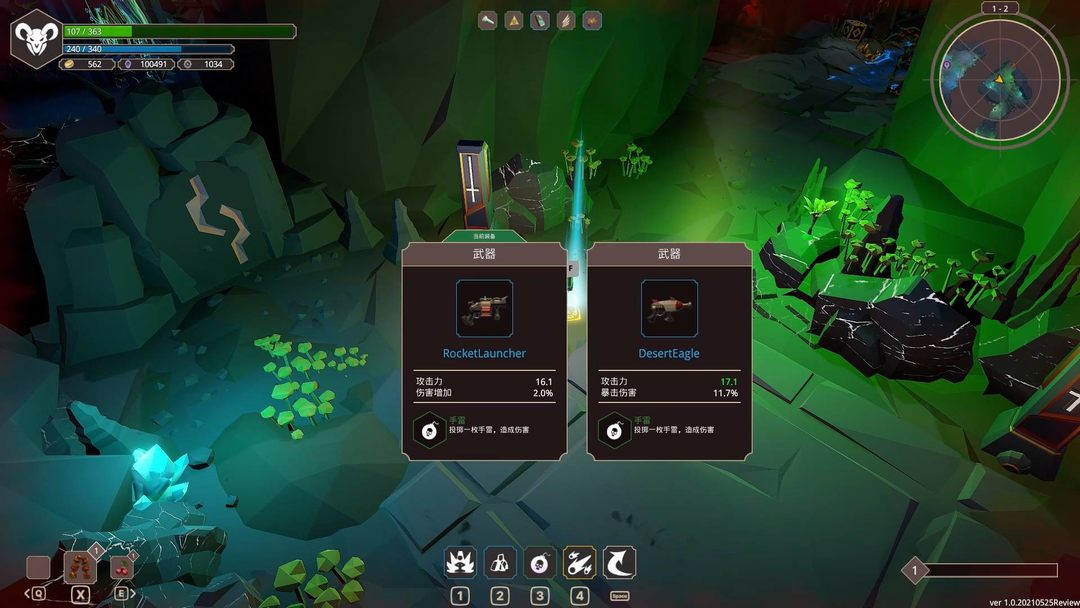The width and height of the screenshot is (1080, 608).
Task: Select the cherries consumable slot
Action: [x=122, y=567]
